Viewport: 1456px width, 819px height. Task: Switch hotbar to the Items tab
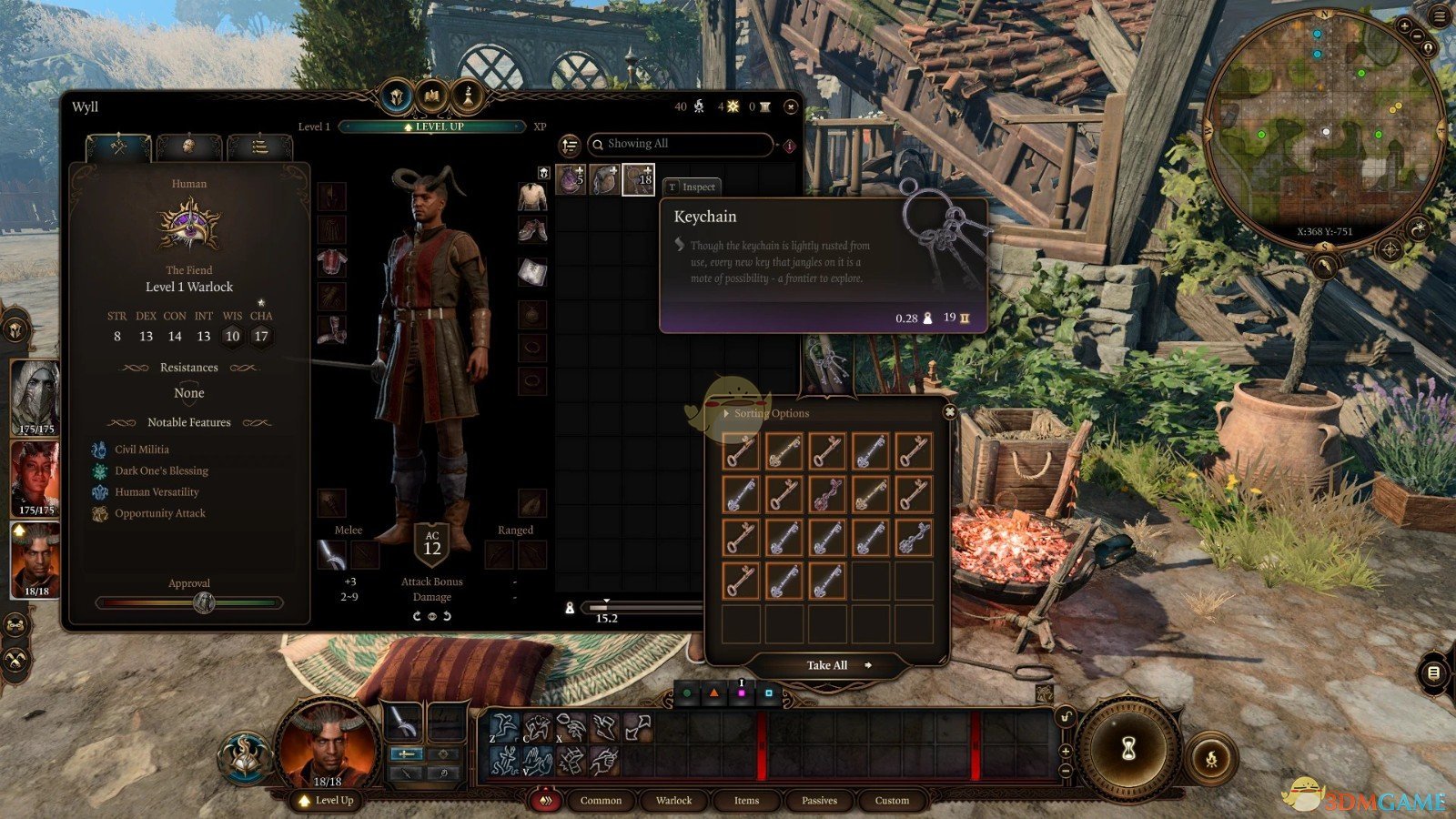click(x=746, y=801)
